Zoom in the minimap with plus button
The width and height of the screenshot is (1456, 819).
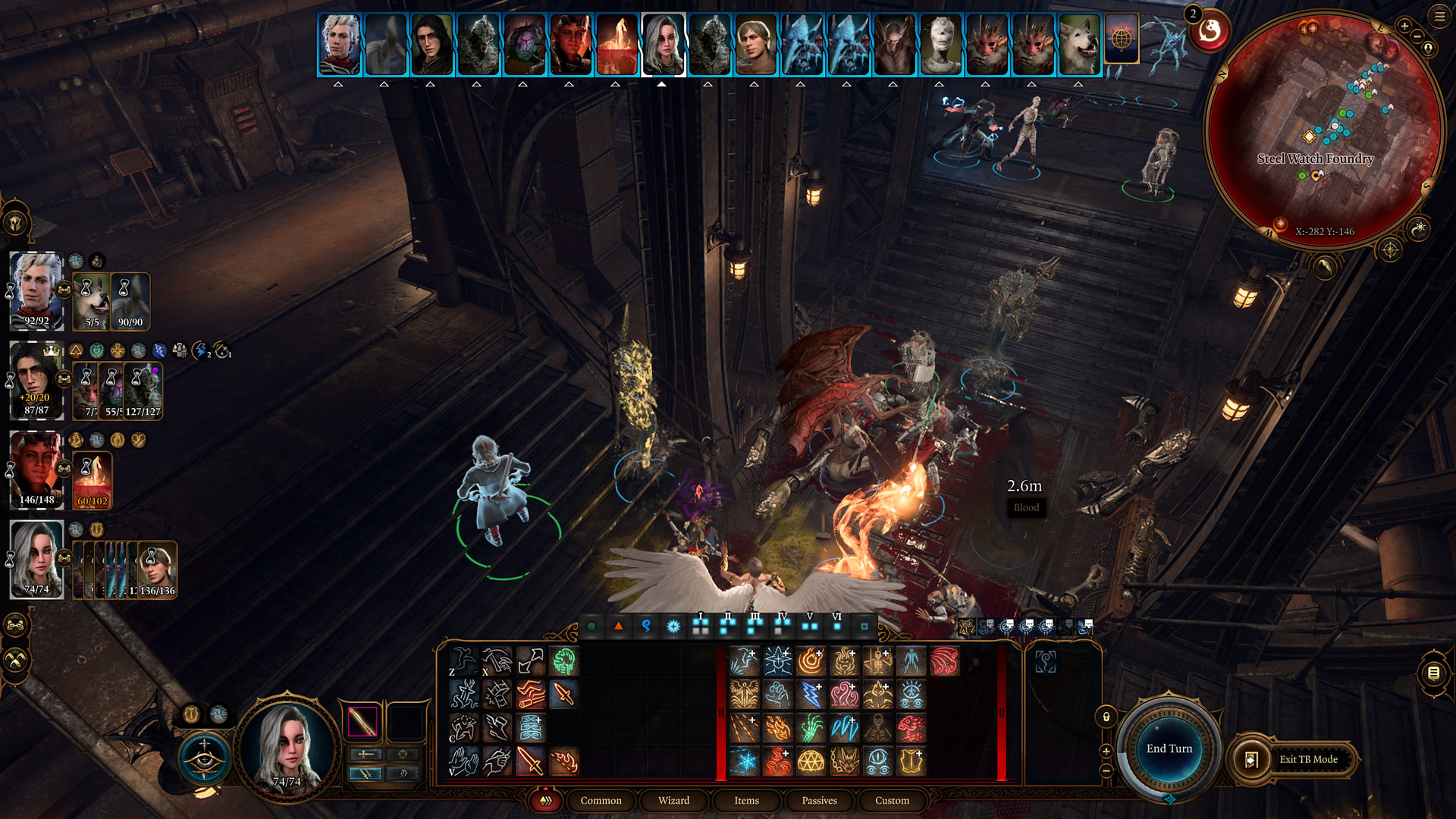coord(1404,26)
